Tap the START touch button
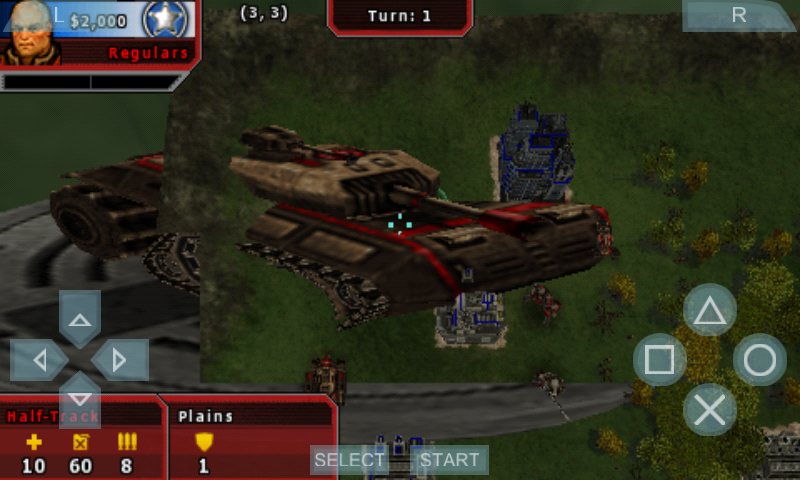The image size is (800, 480). [x=449, y=460]
